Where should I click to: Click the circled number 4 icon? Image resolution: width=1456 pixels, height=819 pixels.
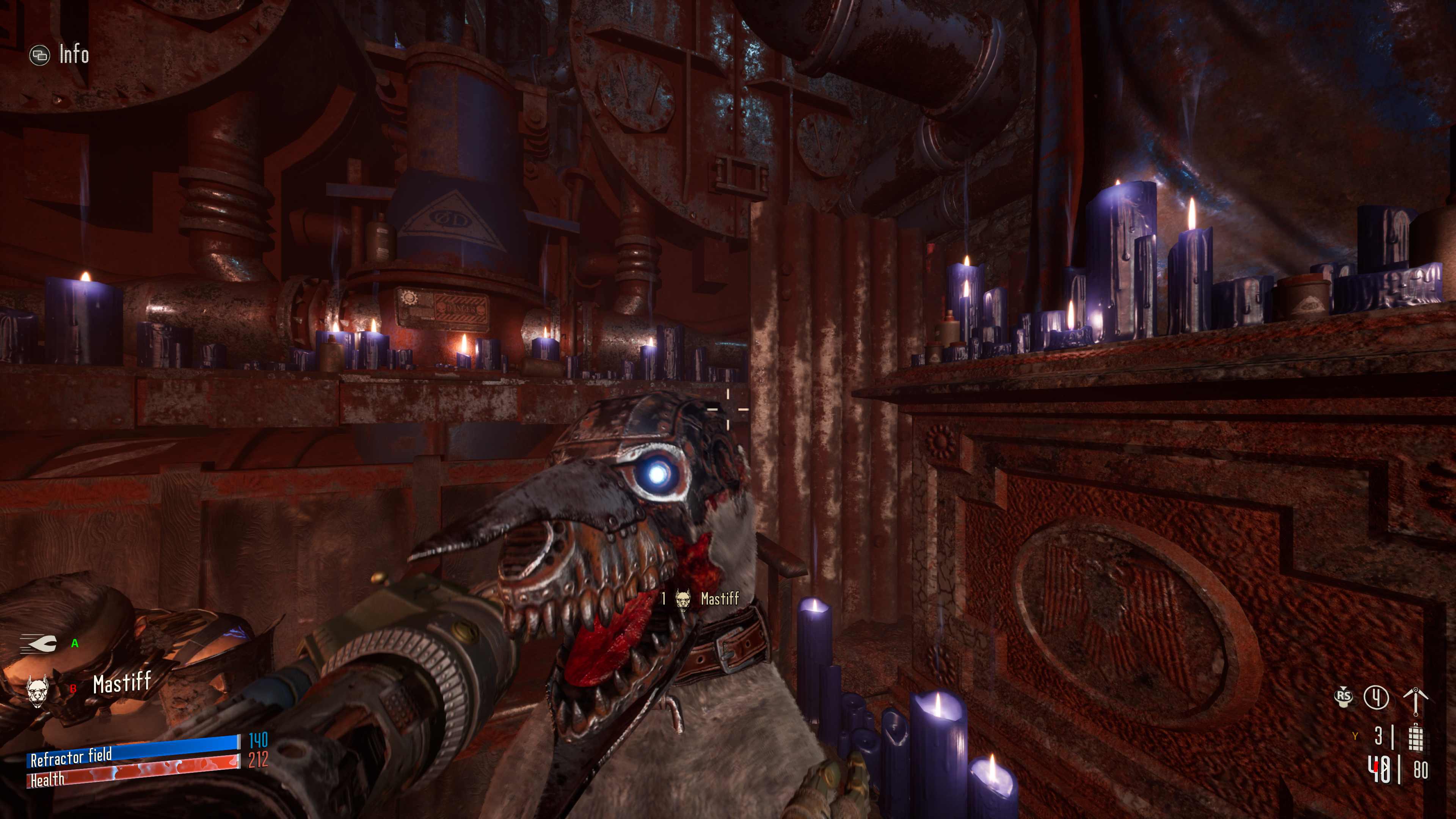click(1376, 697)
